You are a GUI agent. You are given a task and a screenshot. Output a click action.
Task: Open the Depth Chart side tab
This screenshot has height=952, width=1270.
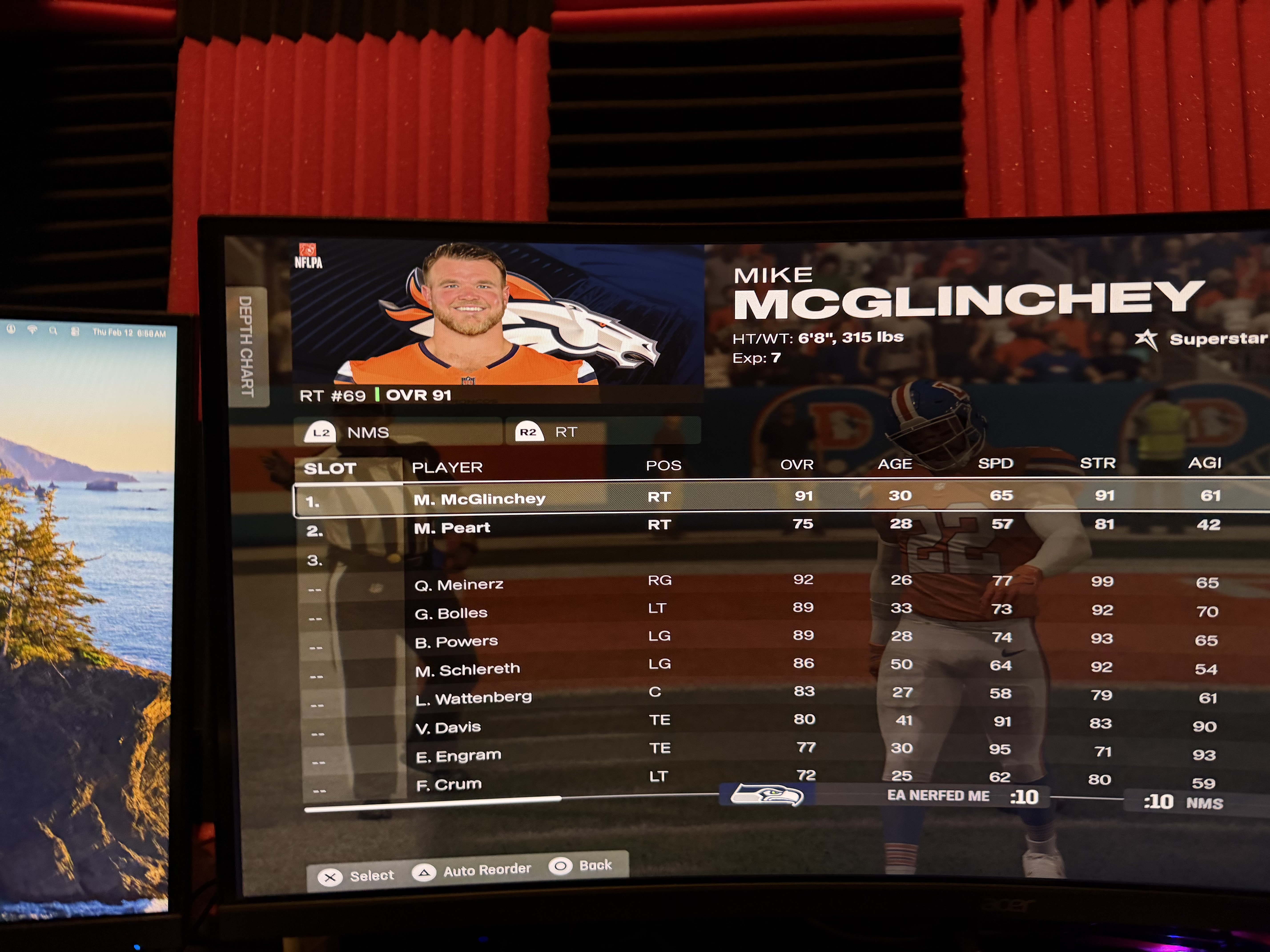247,346
